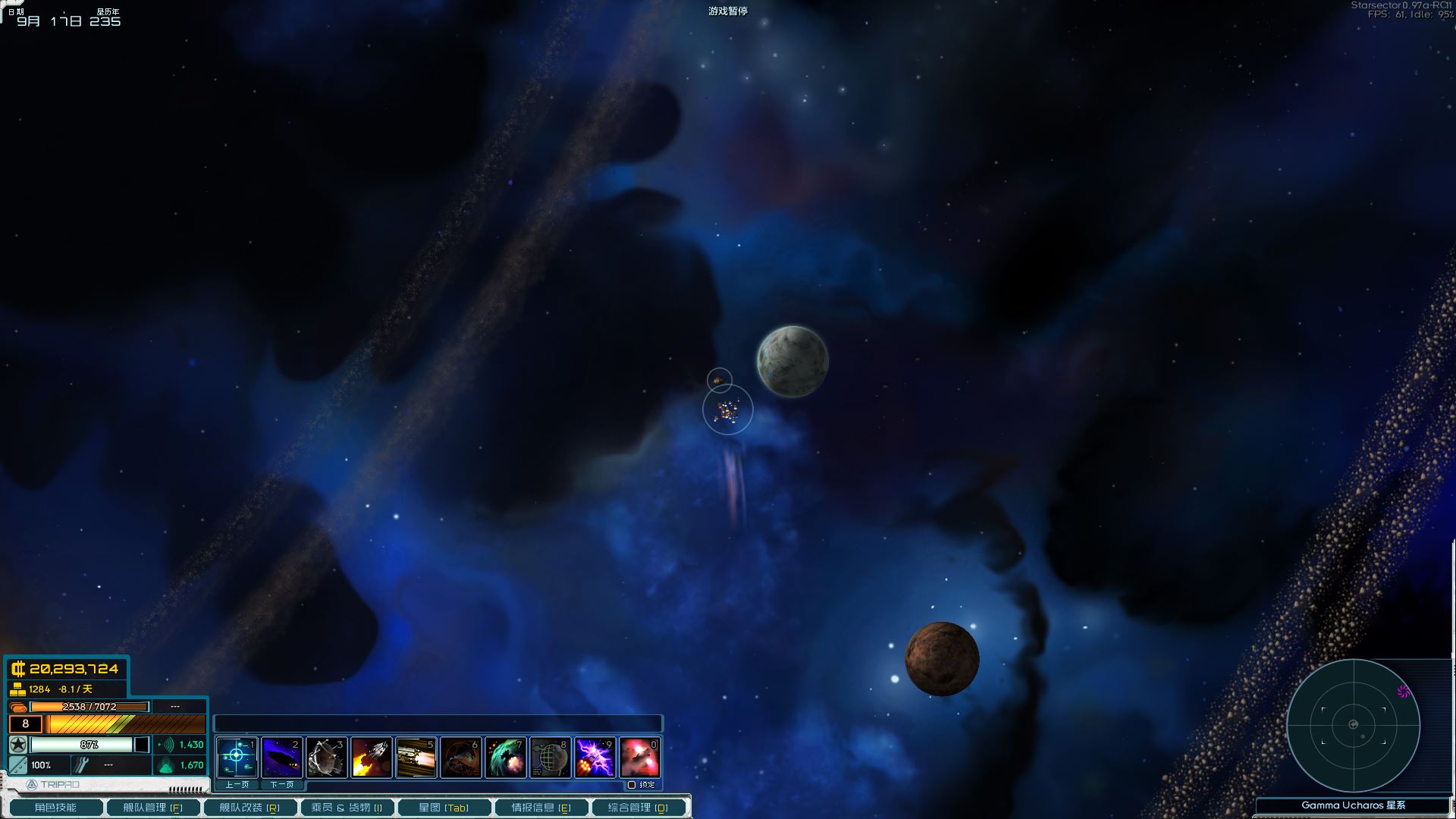Image resolution: width=1456 pixels, height=819 pixels.
Task: Click the circular radar minimap
Action: tap(1353, 725)
